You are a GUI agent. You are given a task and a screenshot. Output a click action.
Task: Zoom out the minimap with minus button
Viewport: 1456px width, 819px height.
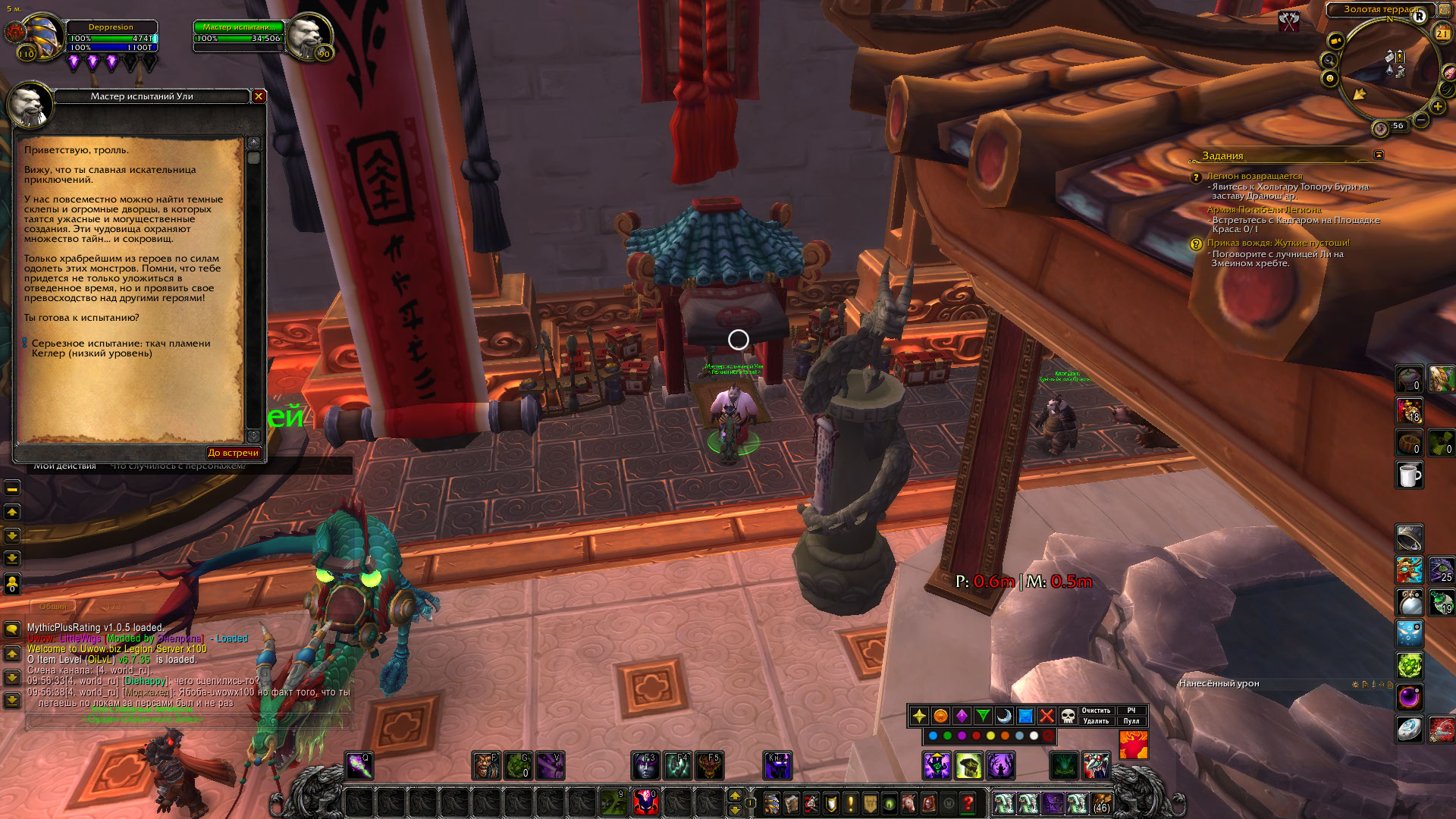1421,120
